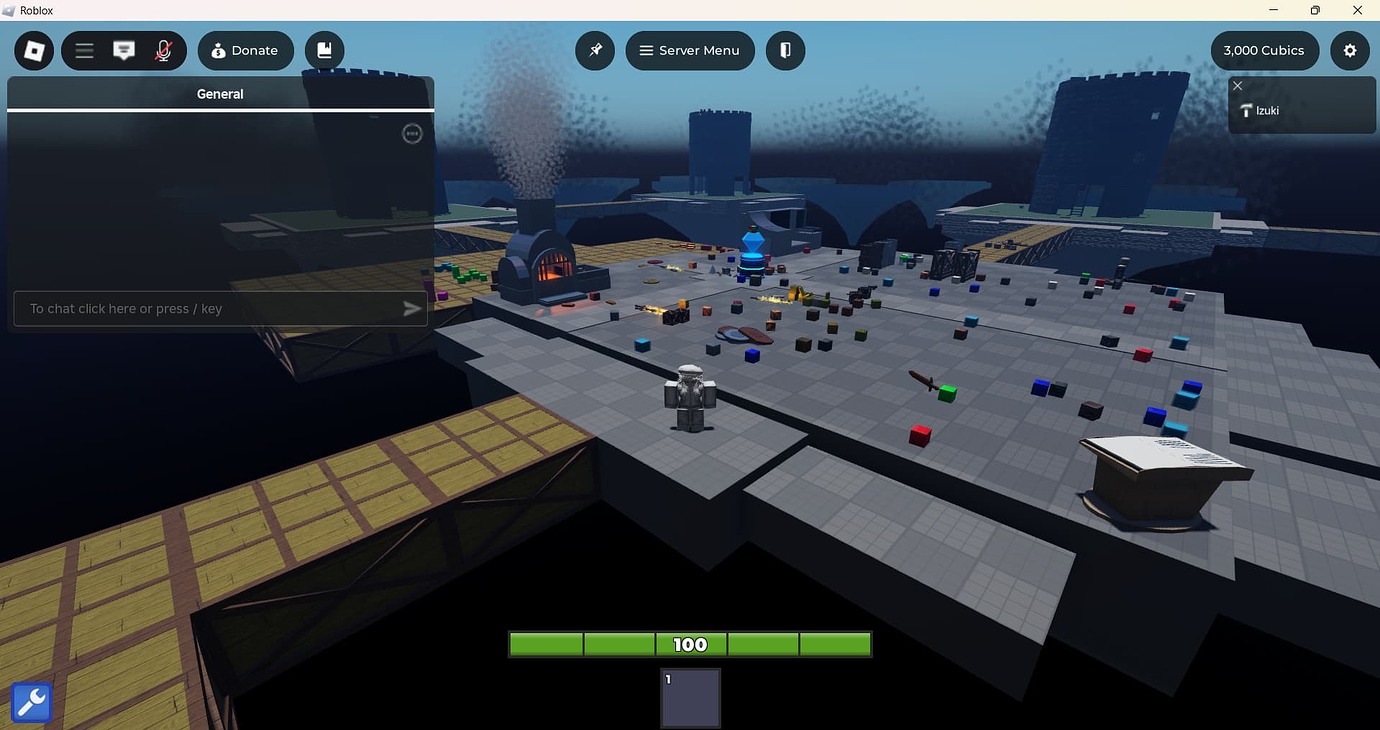Pin the Server Menu using the pin toggle
Screen dimensions: 1380x730
pos(595,50)
